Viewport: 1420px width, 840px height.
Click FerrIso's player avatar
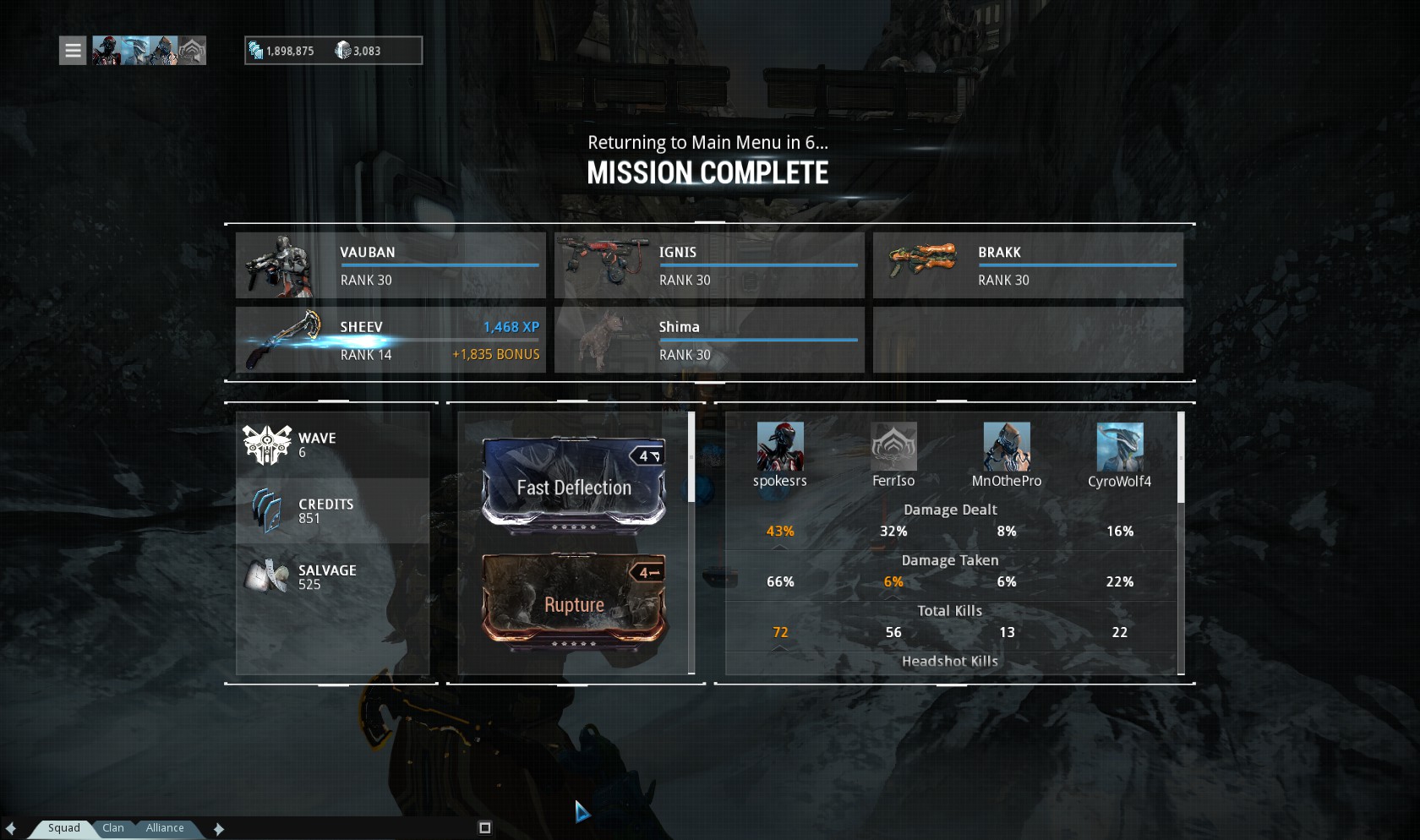(x=893, y=446)
